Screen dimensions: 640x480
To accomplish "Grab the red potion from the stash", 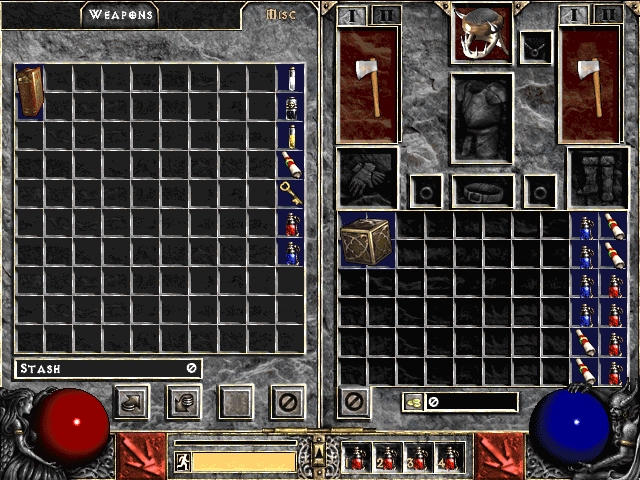I will (x=290, y=223).
